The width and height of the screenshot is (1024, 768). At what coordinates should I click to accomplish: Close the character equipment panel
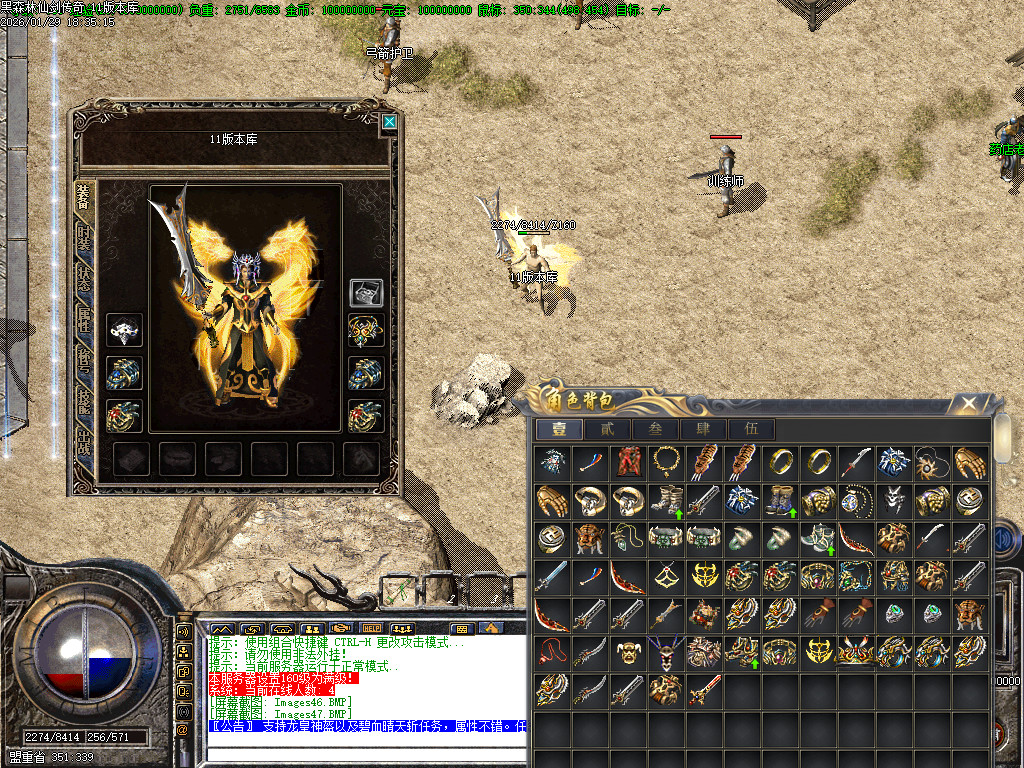pos(389,123)
